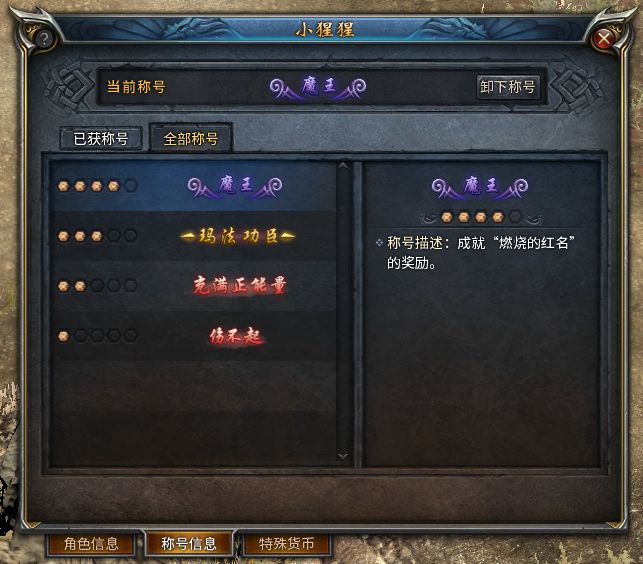This screenshot has width=643, height=564.
Task: Select the 充满正能量 title row
Action: (x=194, y=285)
